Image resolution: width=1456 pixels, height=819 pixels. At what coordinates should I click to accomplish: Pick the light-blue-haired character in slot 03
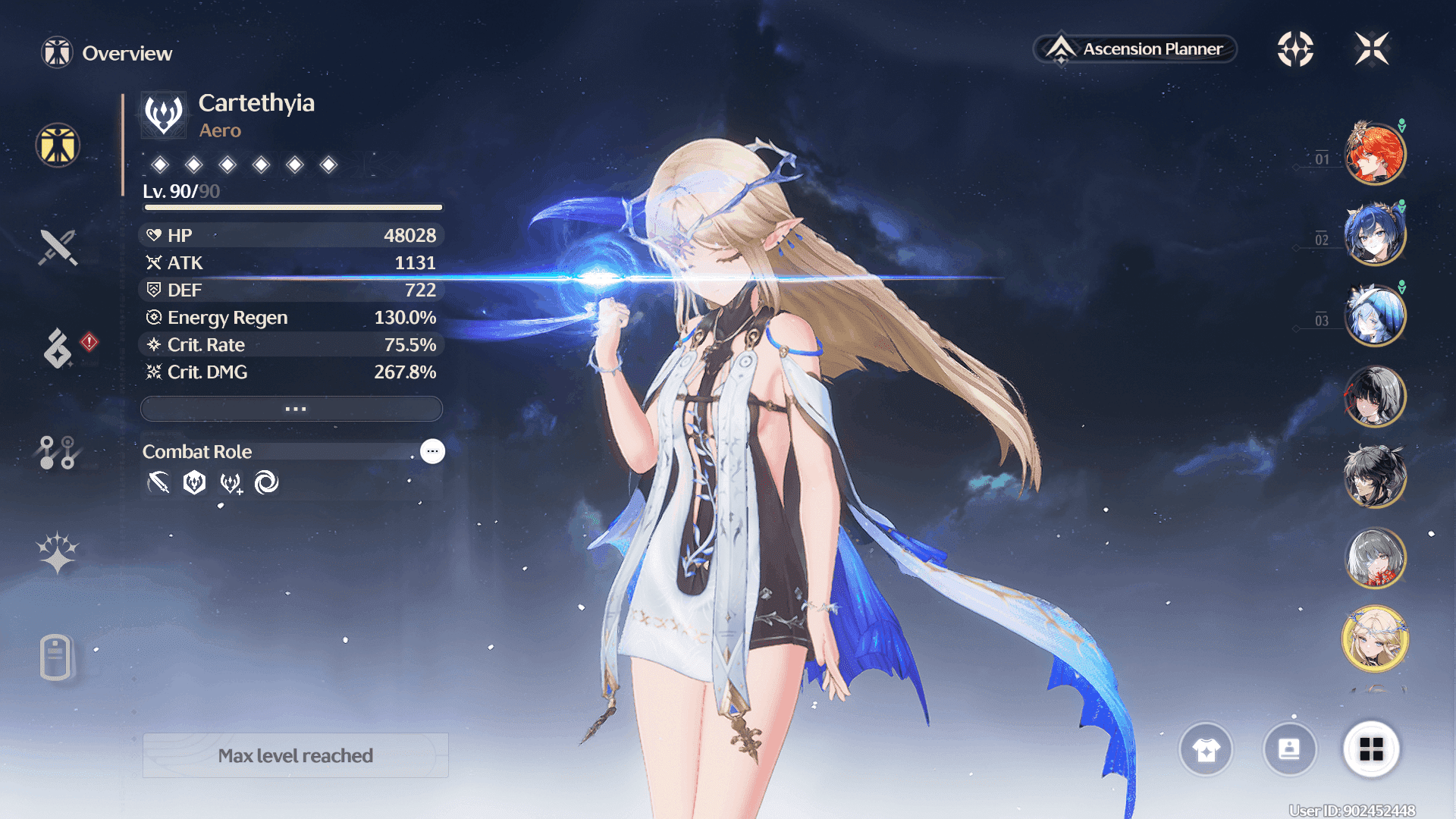click(x=1375, y=315)
